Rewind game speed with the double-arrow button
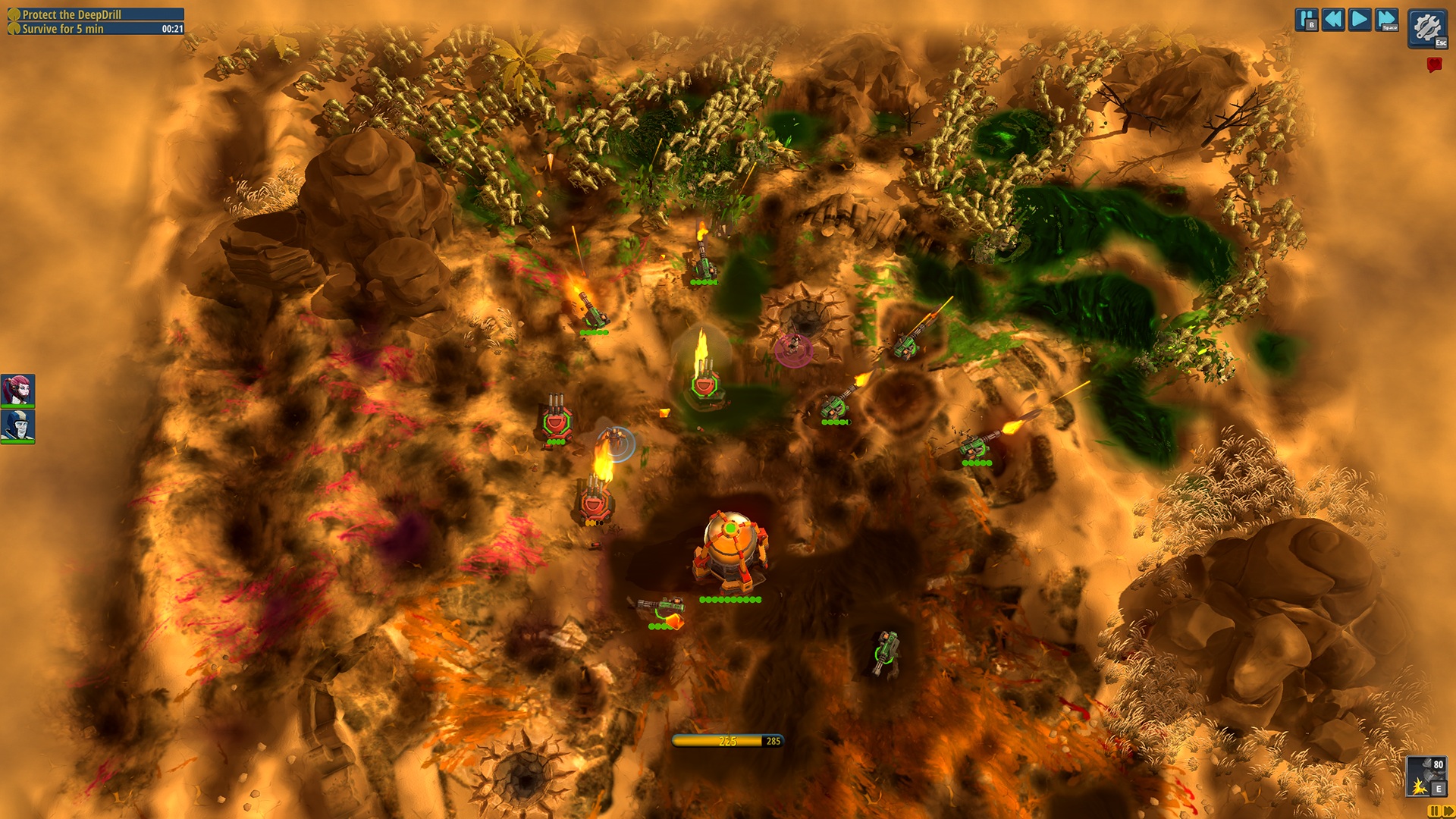 [1332, 19]
